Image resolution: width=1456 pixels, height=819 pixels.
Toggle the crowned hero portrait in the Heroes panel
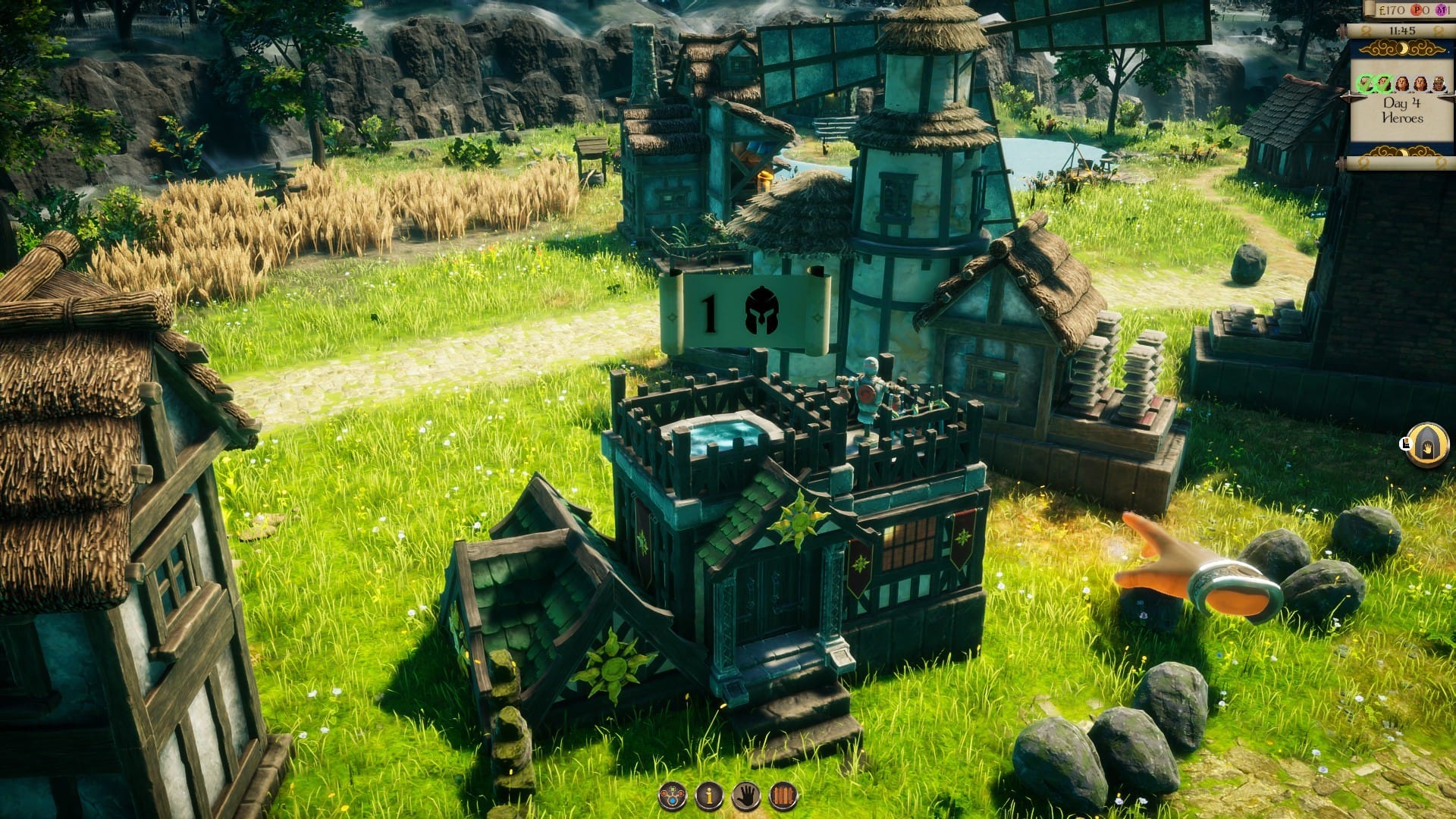coord(1439,82)
